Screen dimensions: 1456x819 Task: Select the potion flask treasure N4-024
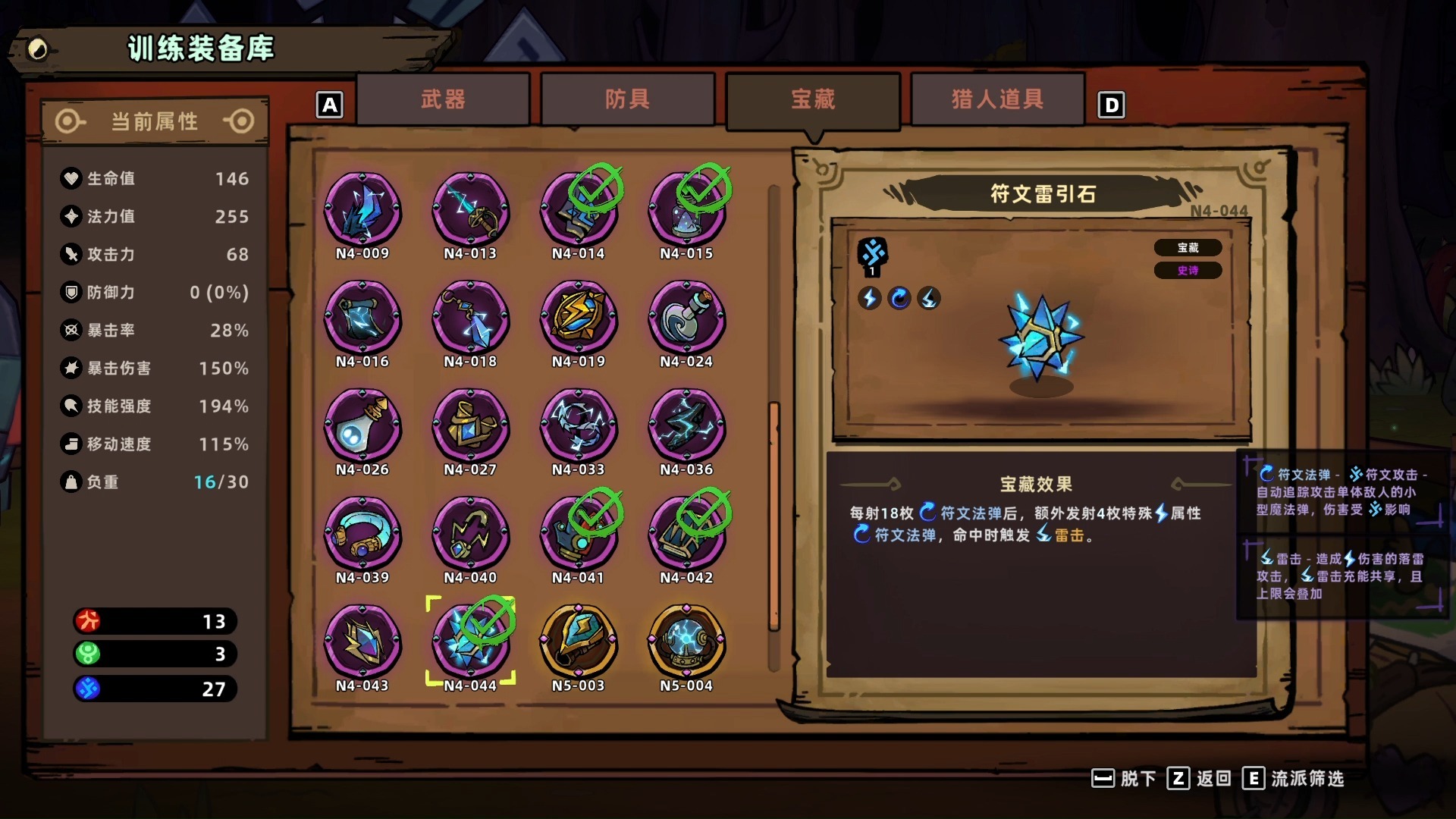tap(687, 321)
